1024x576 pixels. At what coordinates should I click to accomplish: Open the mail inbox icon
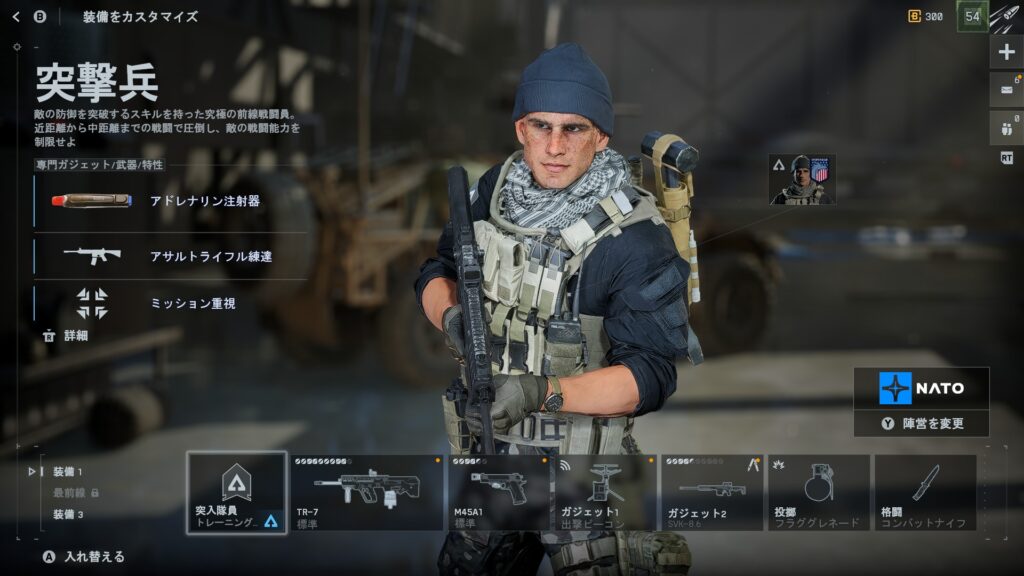(1006, 89)
